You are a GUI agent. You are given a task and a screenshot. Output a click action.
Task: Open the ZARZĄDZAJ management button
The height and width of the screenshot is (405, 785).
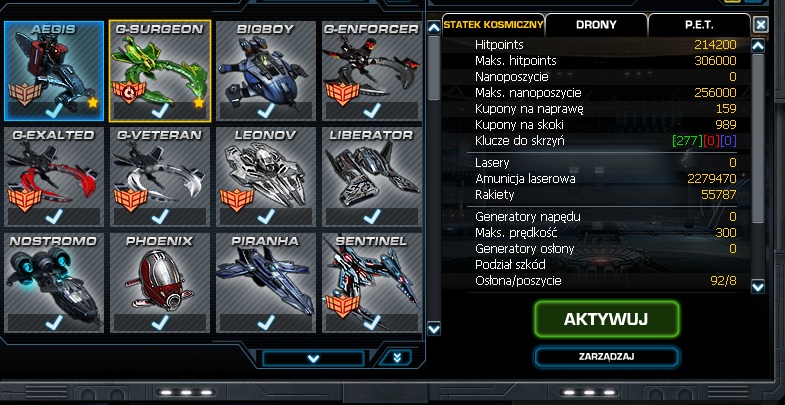coord(606,355)
